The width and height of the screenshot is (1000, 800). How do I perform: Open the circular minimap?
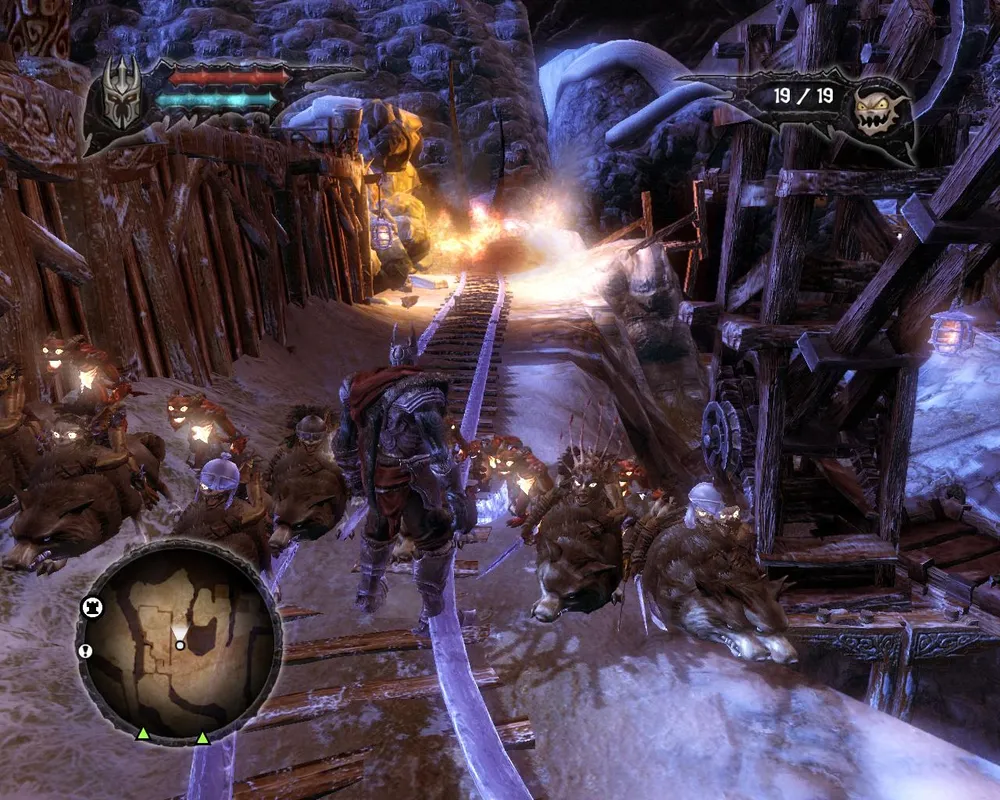(179, 642)
